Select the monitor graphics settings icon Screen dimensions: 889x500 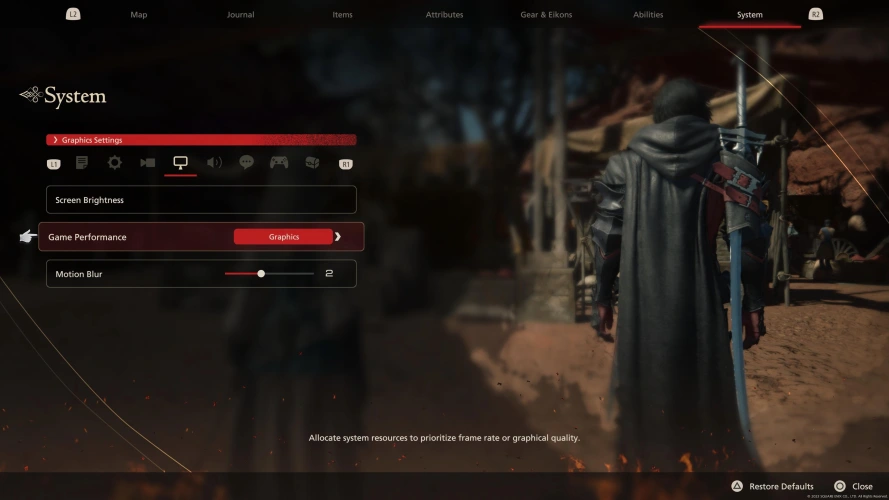pyautogui.click(x=181, y=162)
